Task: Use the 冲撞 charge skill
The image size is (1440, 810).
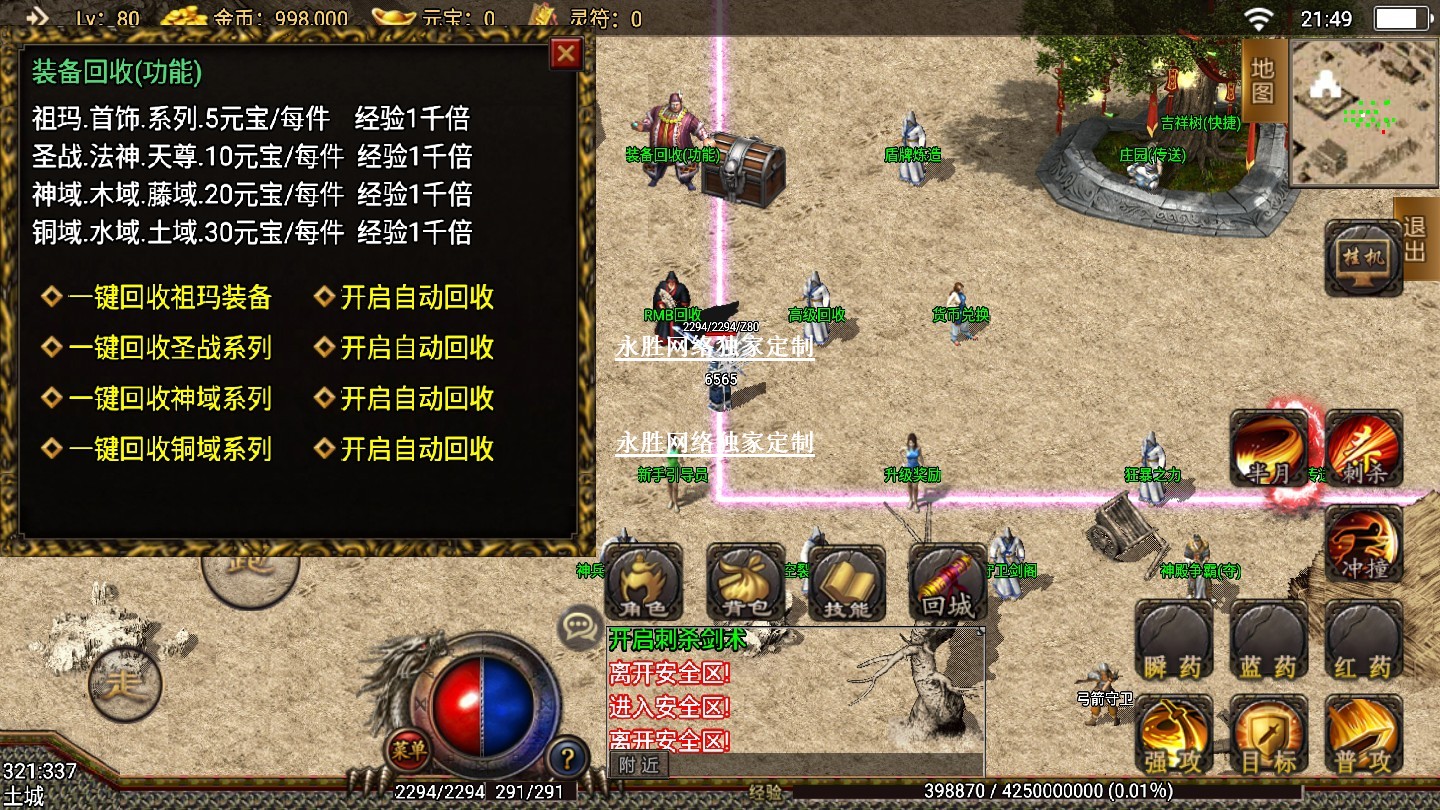Action: [1364, 545]
